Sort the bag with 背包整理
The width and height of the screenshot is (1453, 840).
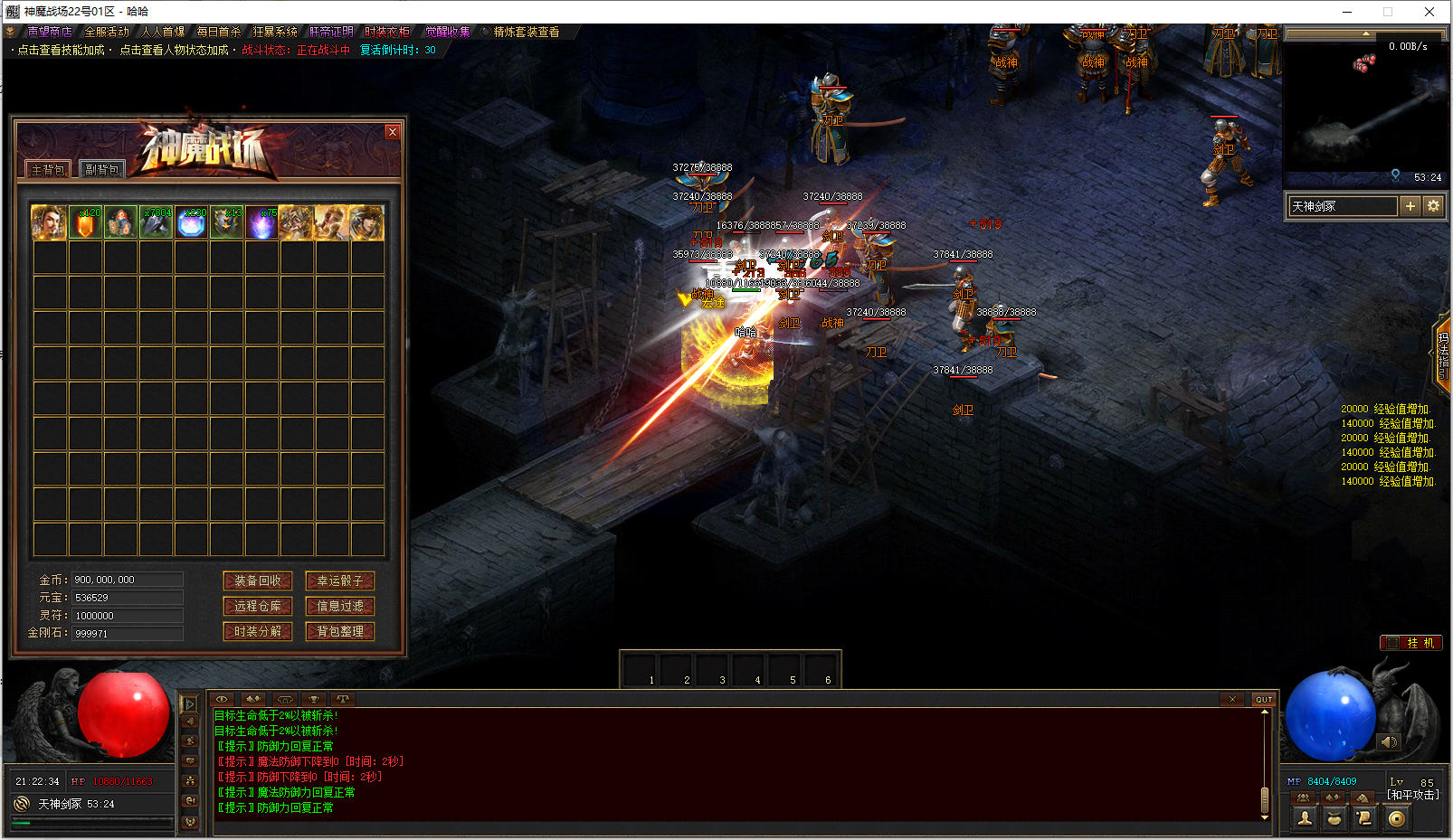[340, 631]
